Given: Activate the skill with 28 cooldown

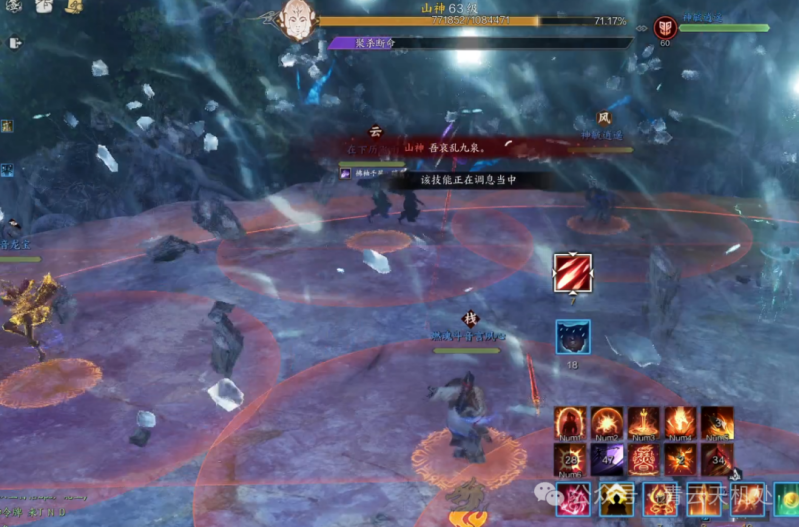Looking at the screenshot, I should click(571, 459).
